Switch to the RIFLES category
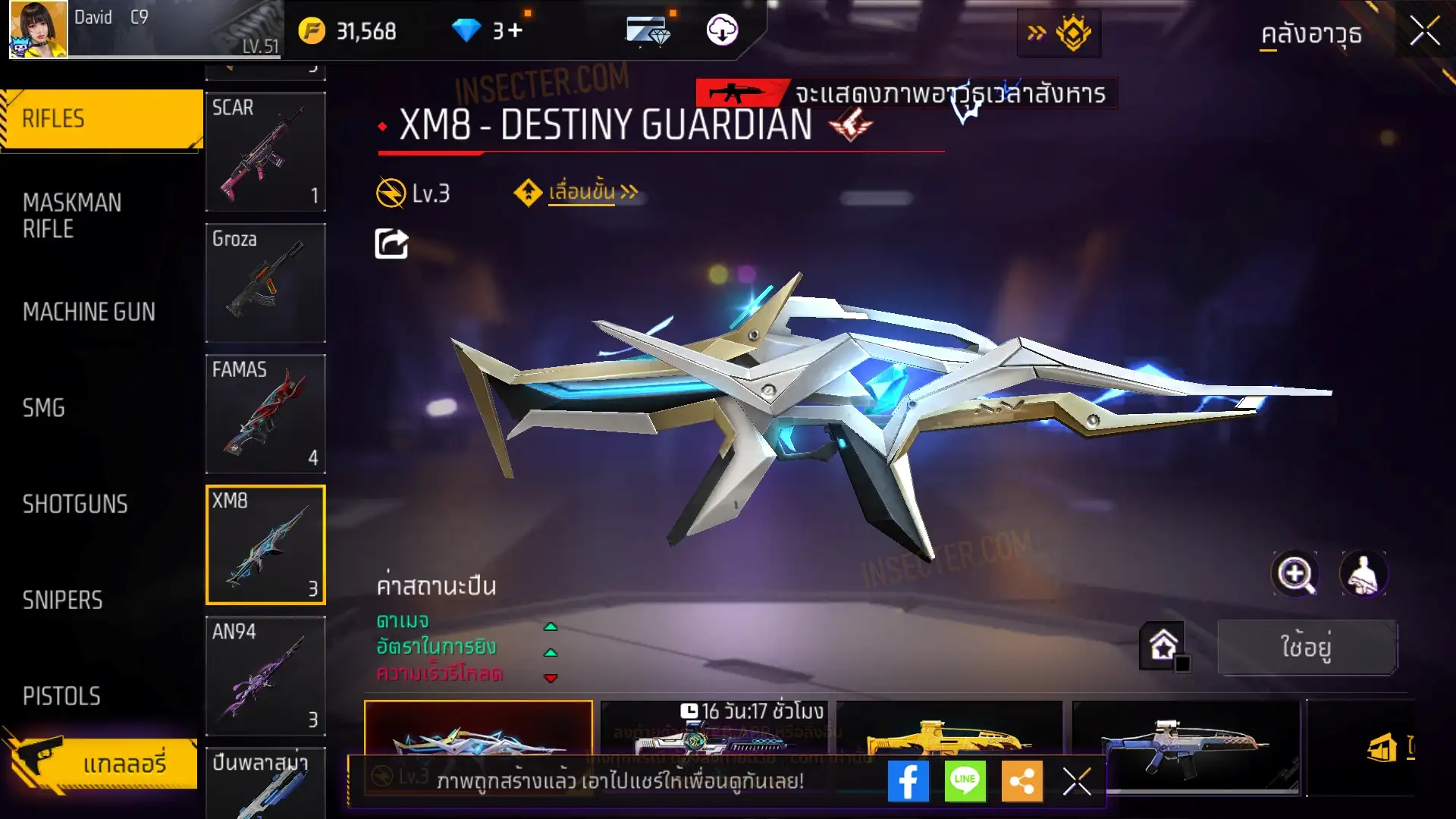 click(x=102, y=119)
